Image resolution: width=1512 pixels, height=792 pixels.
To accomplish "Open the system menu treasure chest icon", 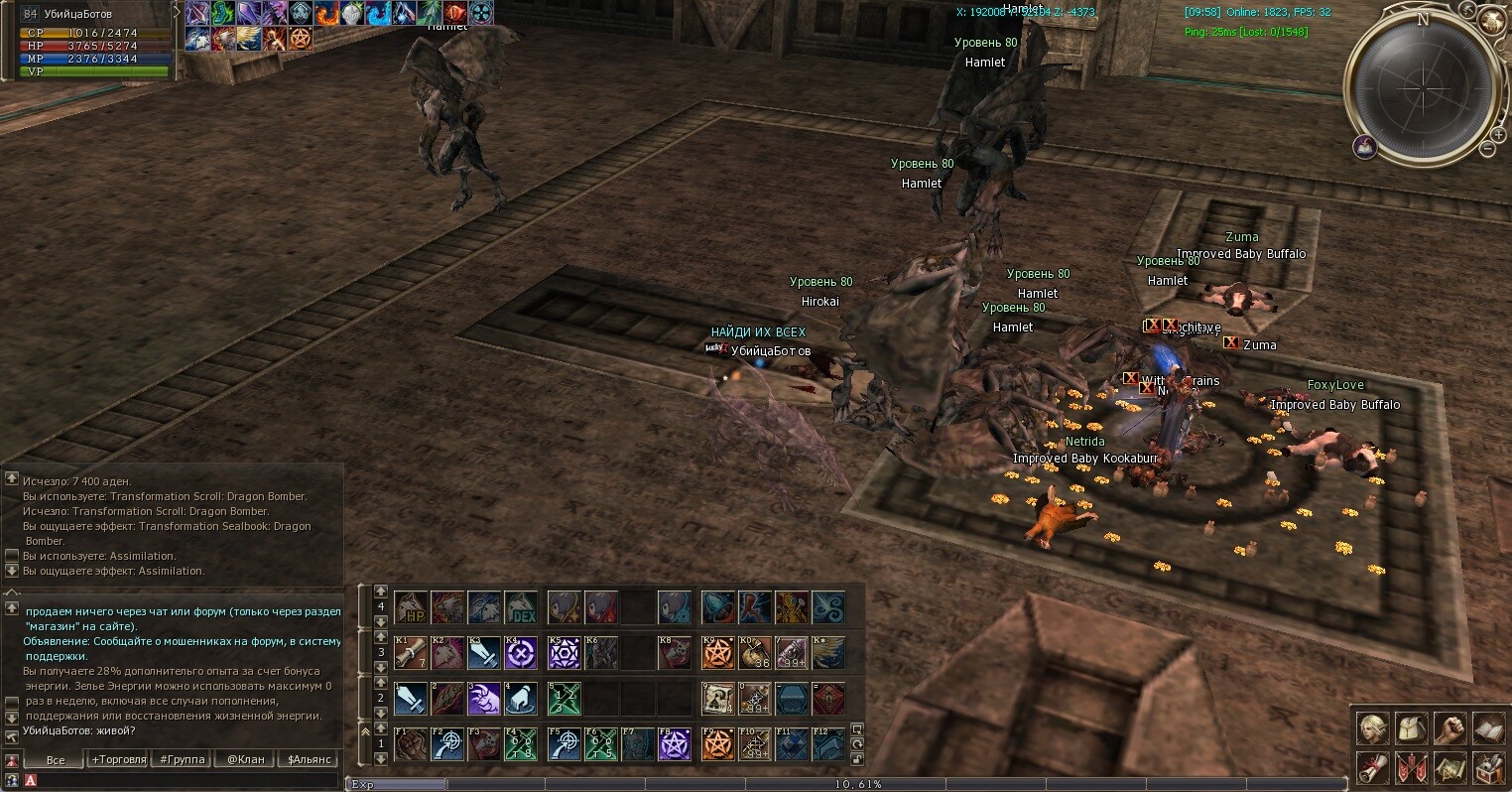I will (1488, 767).
